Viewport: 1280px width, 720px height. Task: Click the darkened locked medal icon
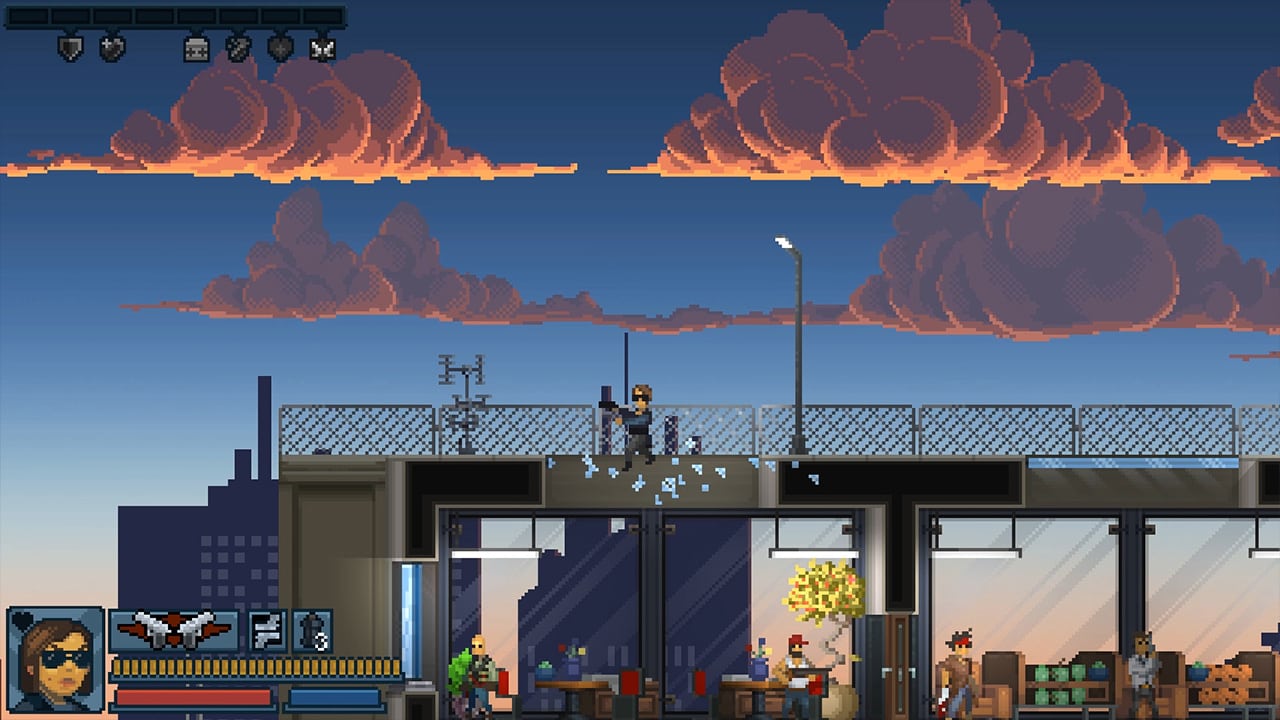pyautogui.click(x=278, y=47)
